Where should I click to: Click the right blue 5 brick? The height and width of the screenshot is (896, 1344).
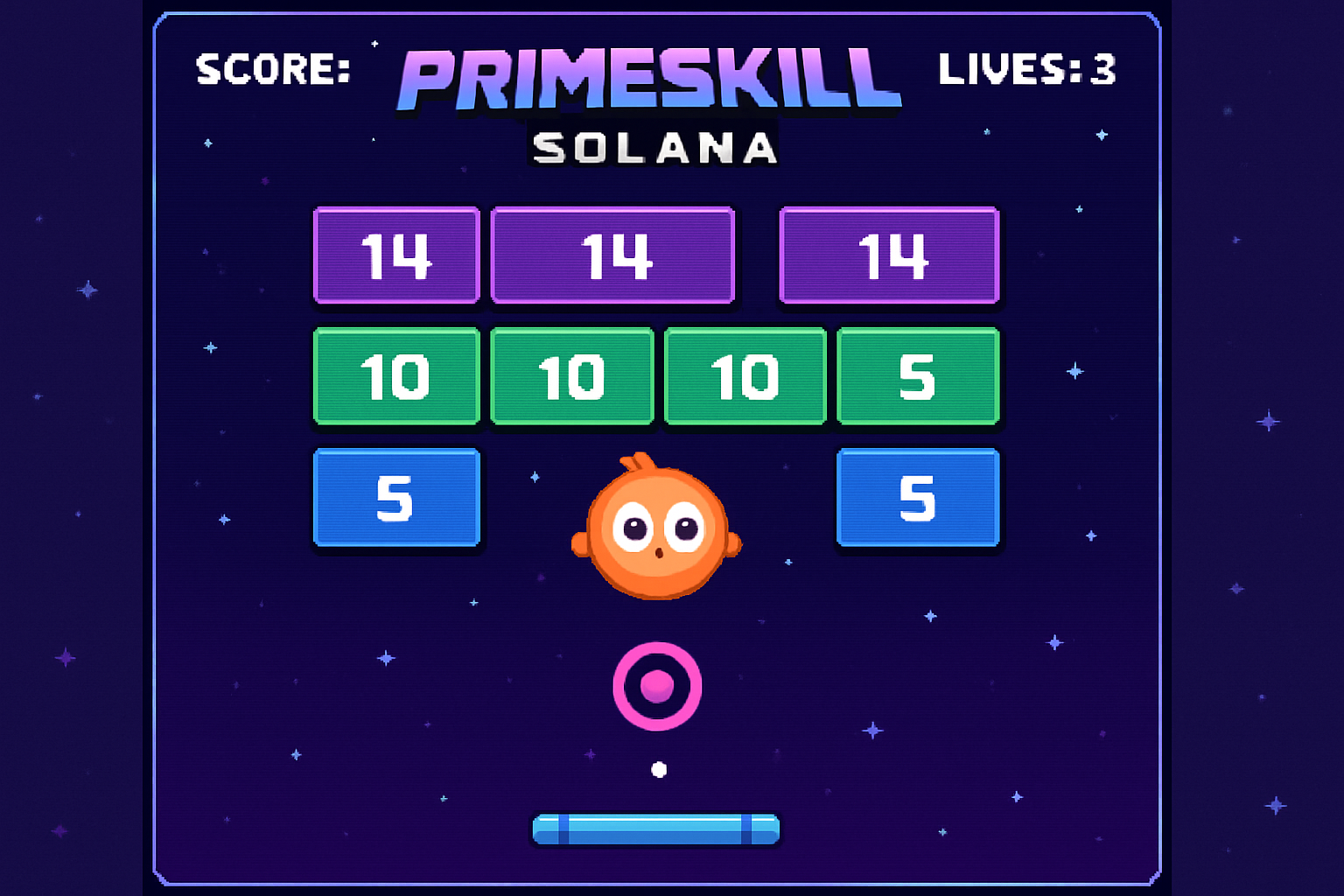917,499
